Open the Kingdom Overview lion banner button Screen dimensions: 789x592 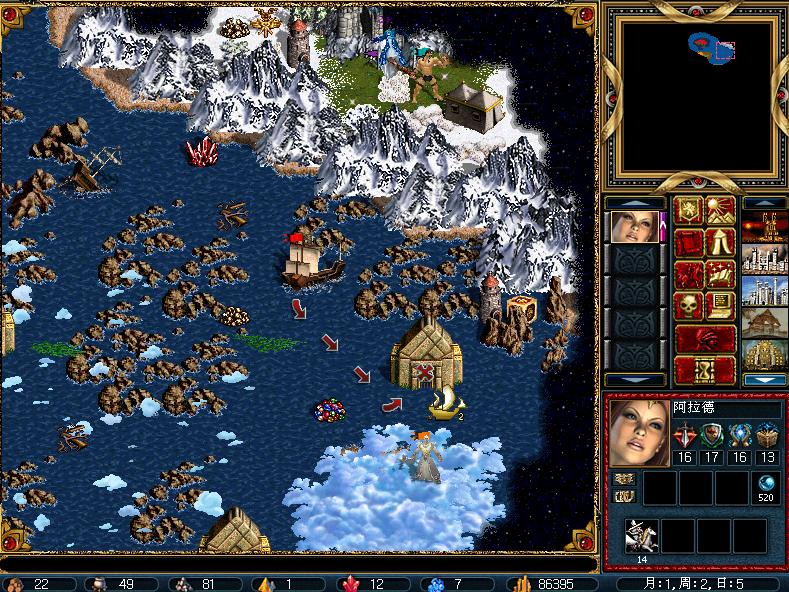tap(689, 212)
